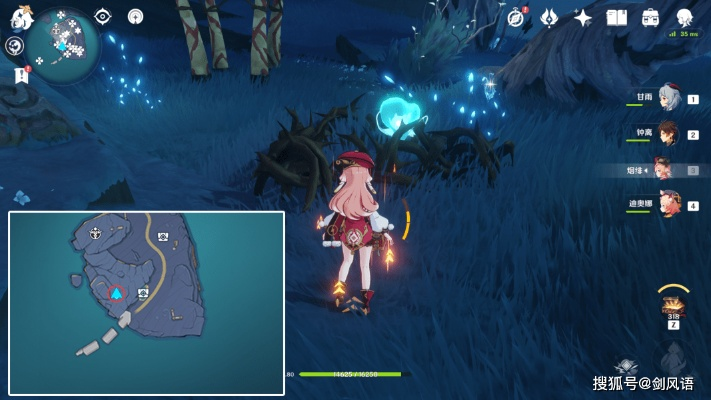Open the character profile head icon
The width and height of the screenshot is (711, 400).
point(684,17)
